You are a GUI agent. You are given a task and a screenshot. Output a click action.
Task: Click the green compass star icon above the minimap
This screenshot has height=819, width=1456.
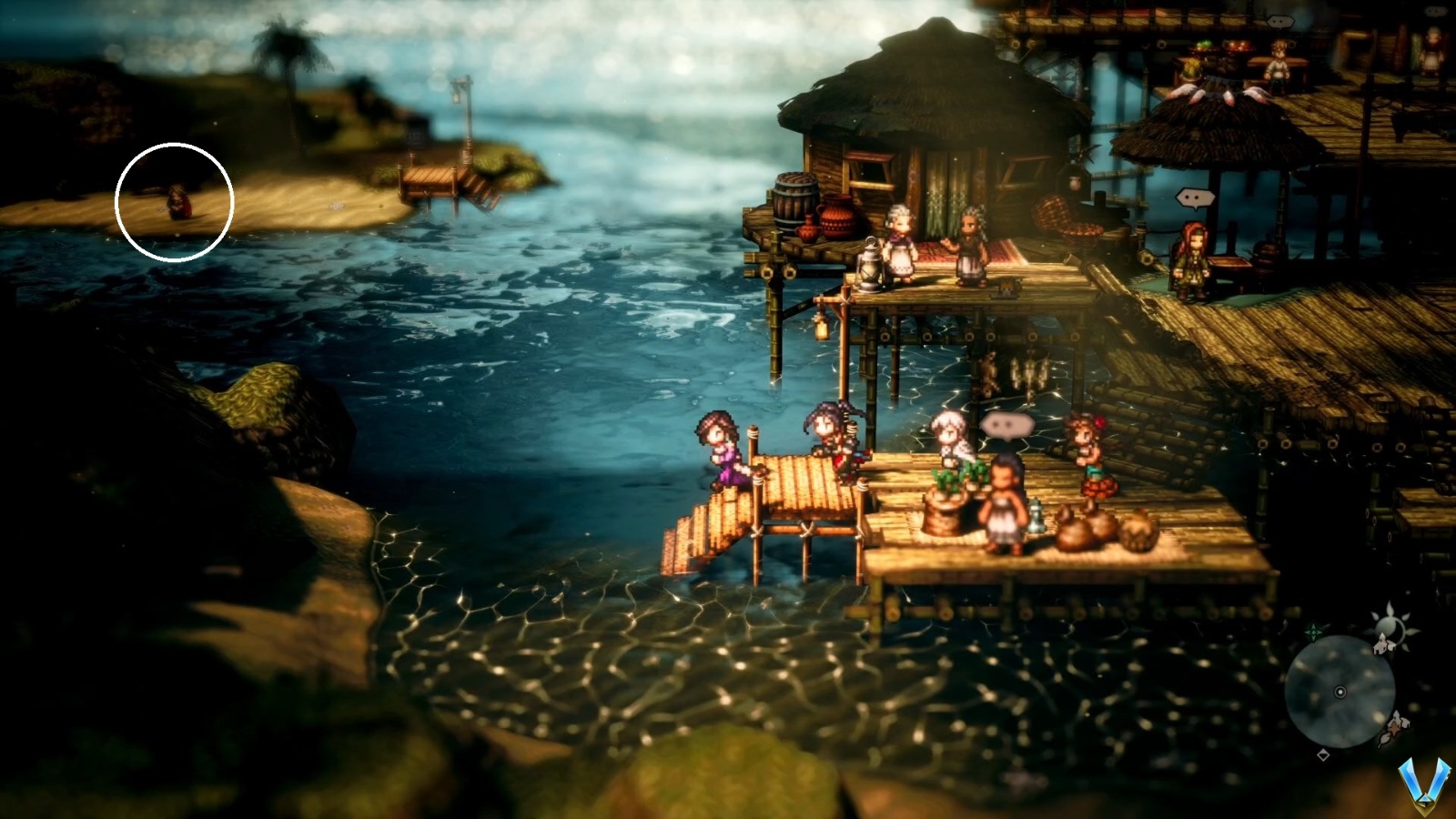[x=1312, y=630]
